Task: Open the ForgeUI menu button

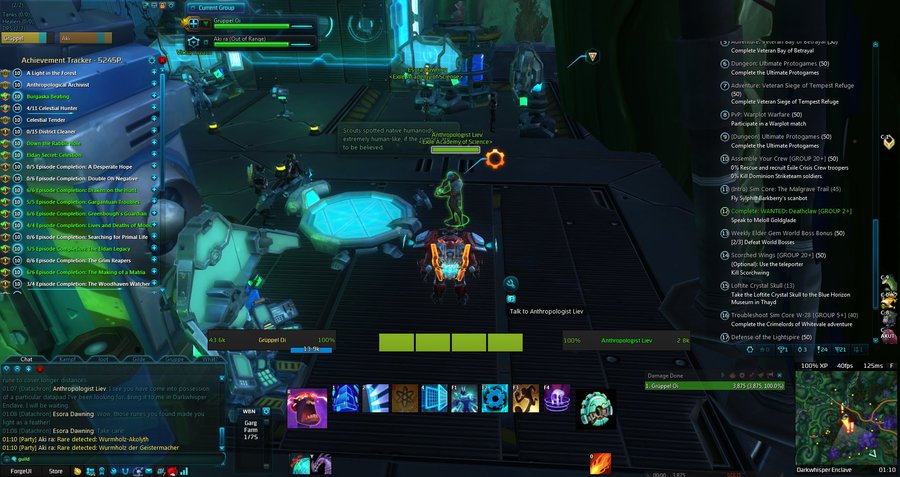Action: tap(20, 471)
